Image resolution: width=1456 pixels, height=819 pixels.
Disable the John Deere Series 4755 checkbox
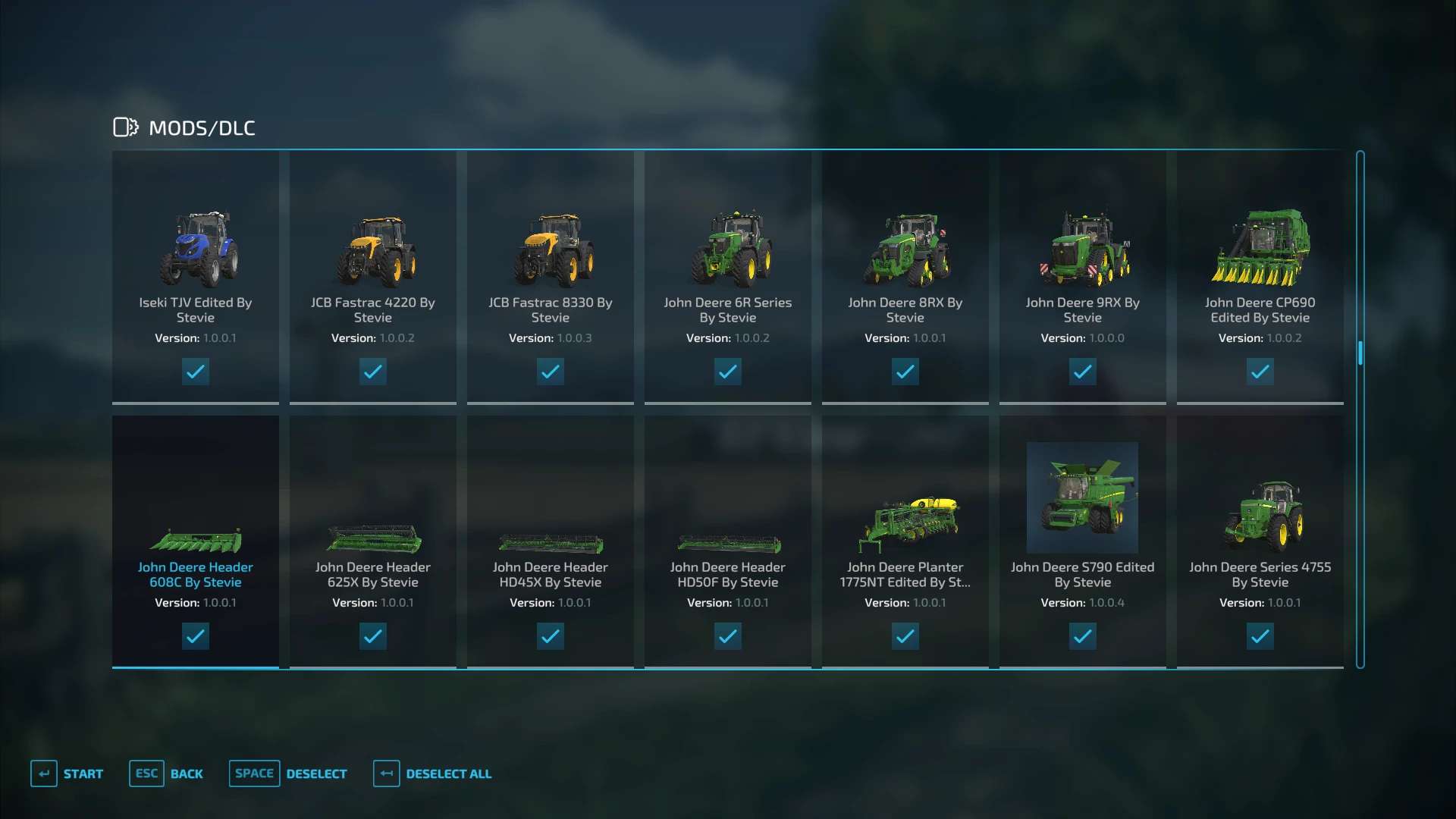[x=1260, y=636]
